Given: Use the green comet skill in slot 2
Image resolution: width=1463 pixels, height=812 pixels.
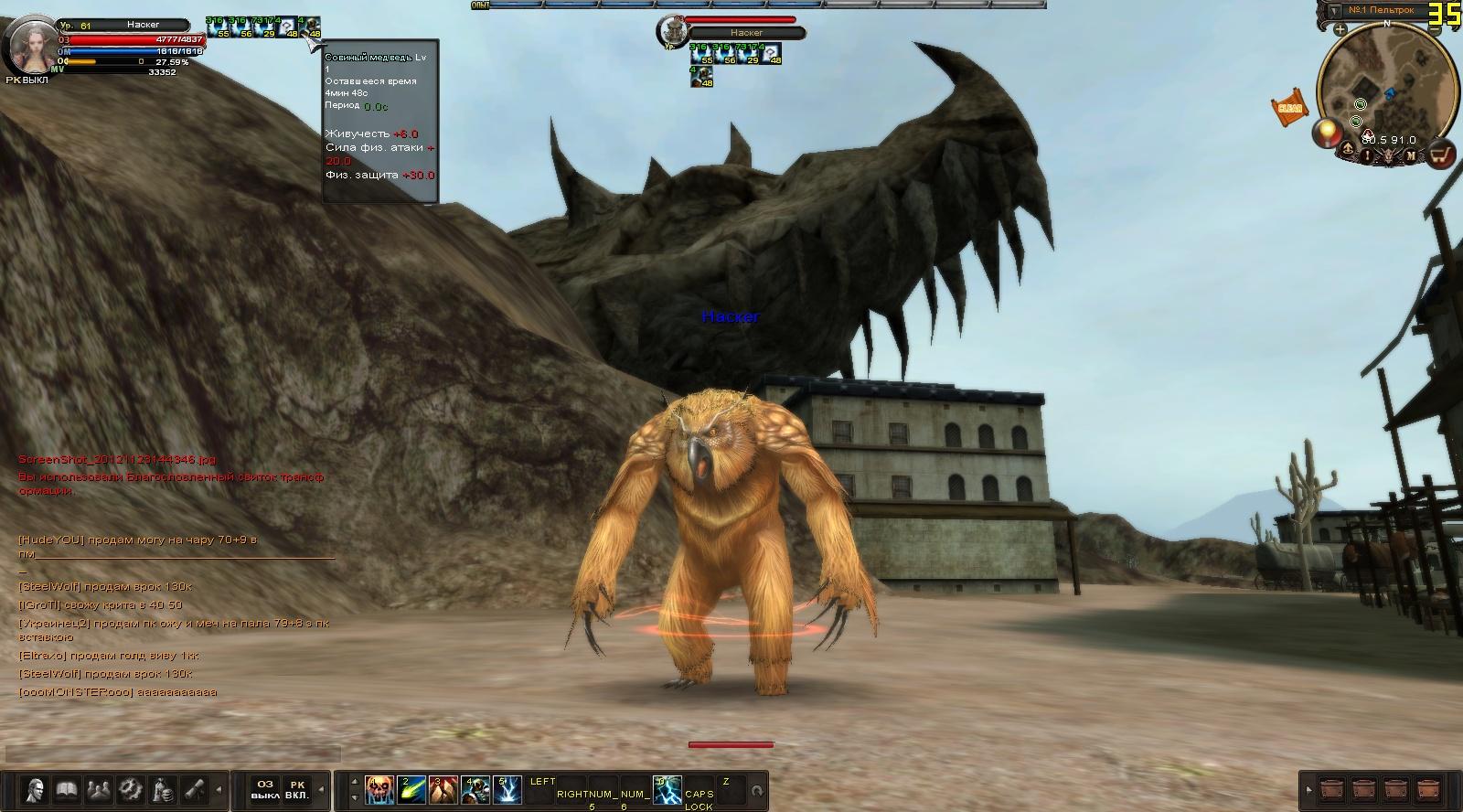Looking at the screenshot, I should (411, 790).
